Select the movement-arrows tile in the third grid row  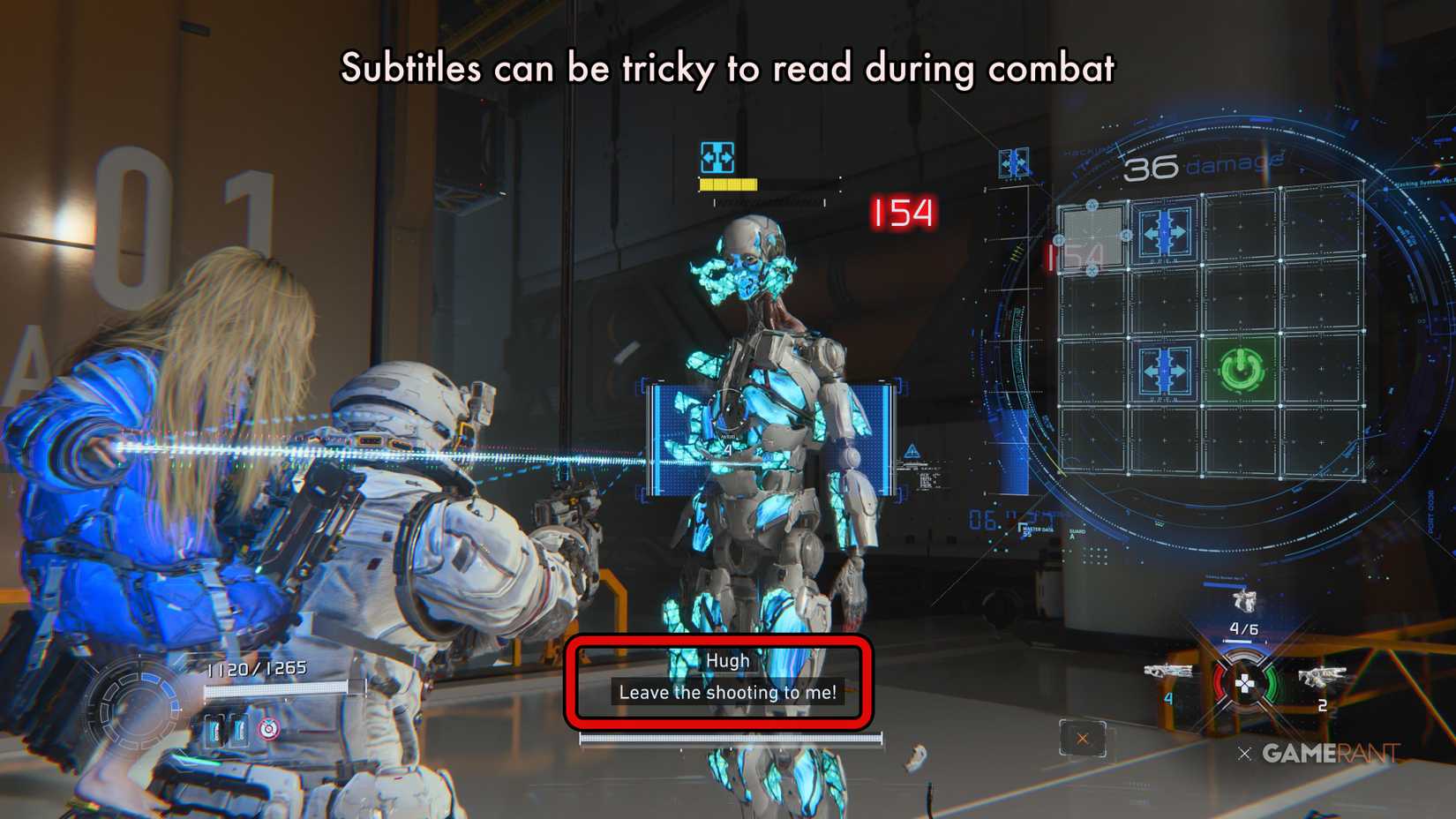pos(1165,370)
